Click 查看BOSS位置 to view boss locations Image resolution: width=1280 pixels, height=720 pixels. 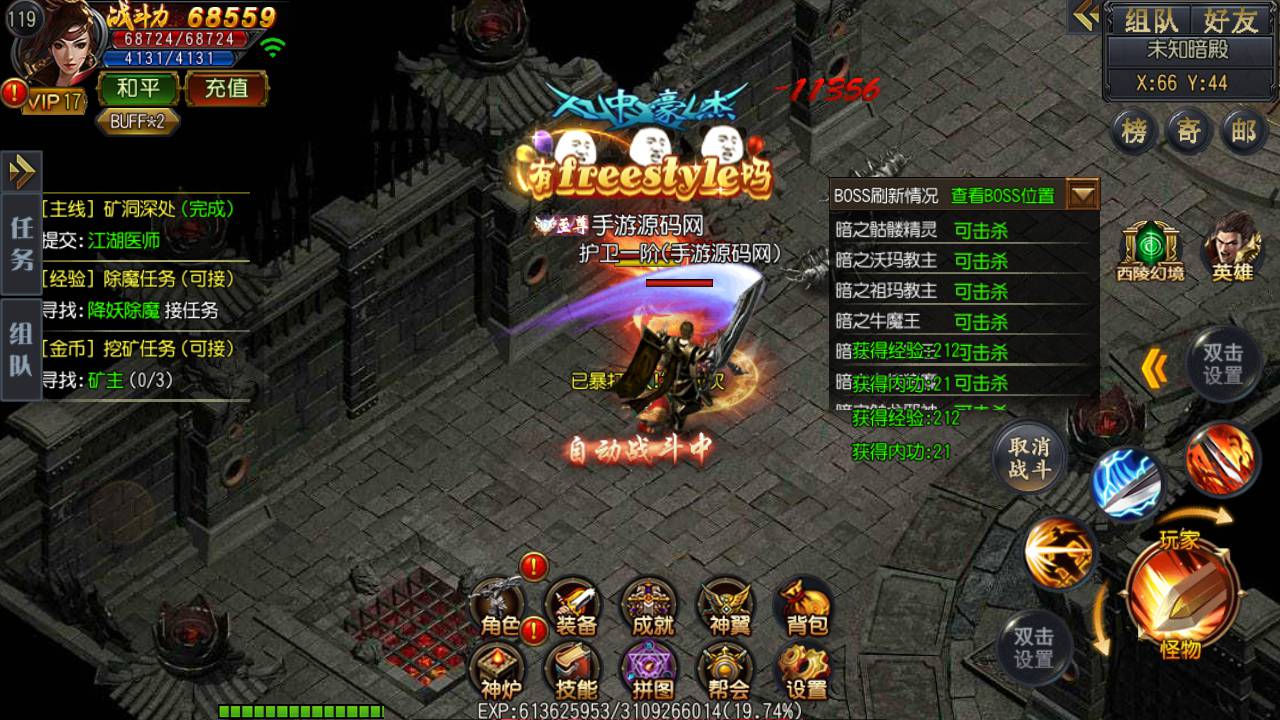pyautogui.click(x=1002, y=196)
